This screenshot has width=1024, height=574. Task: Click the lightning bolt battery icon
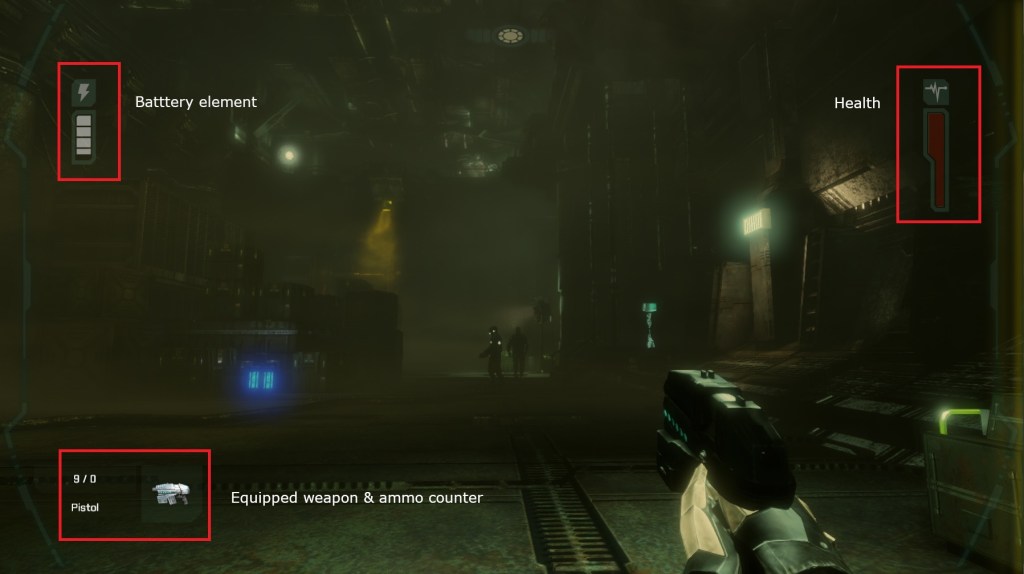pyautogui.click(x=84, y=93)
